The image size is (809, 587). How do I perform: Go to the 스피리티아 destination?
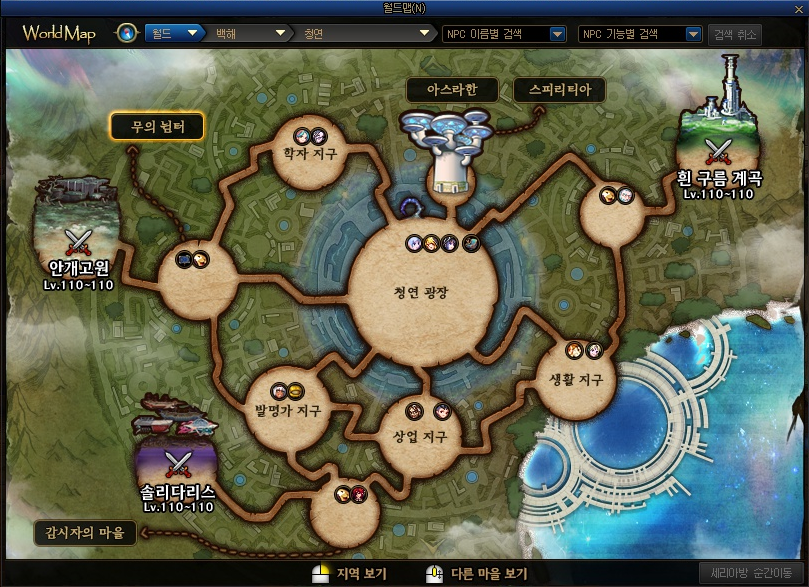(559, 90)
